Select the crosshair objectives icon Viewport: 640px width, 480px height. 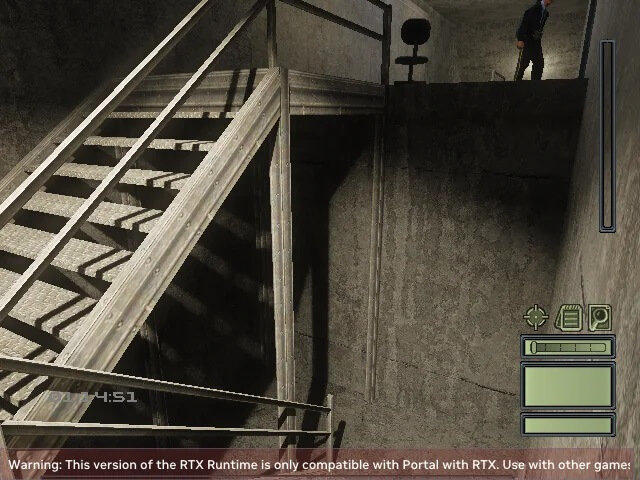[536, 318]
